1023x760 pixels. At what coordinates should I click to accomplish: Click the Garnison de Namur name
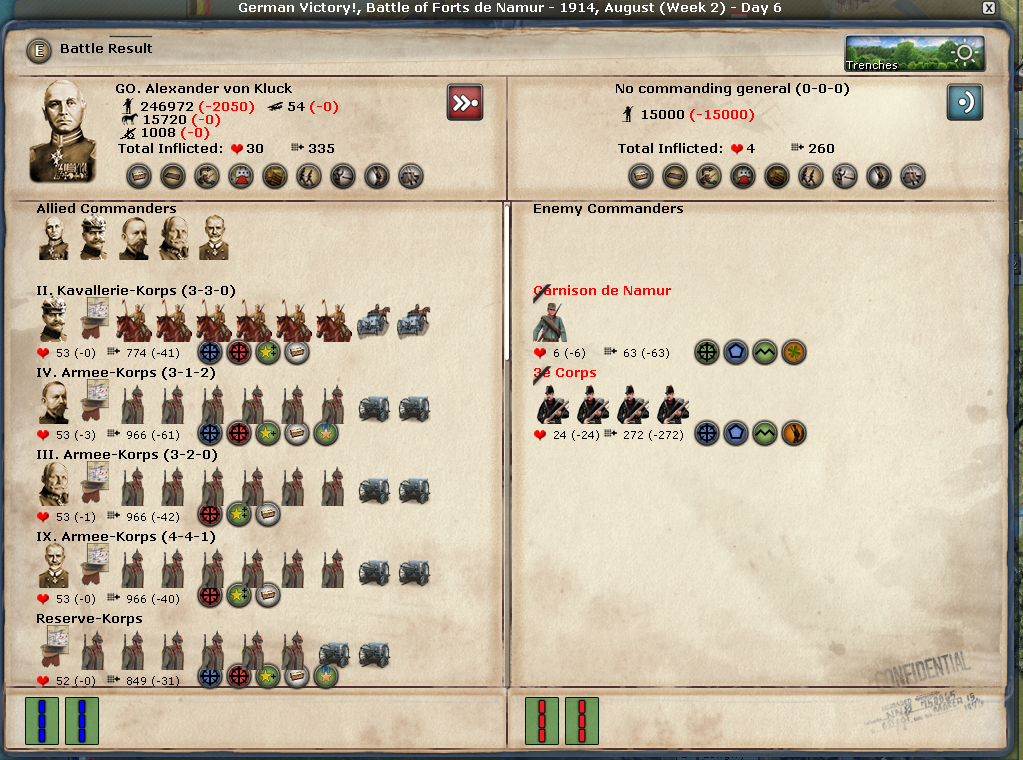(x=602, y=291)
